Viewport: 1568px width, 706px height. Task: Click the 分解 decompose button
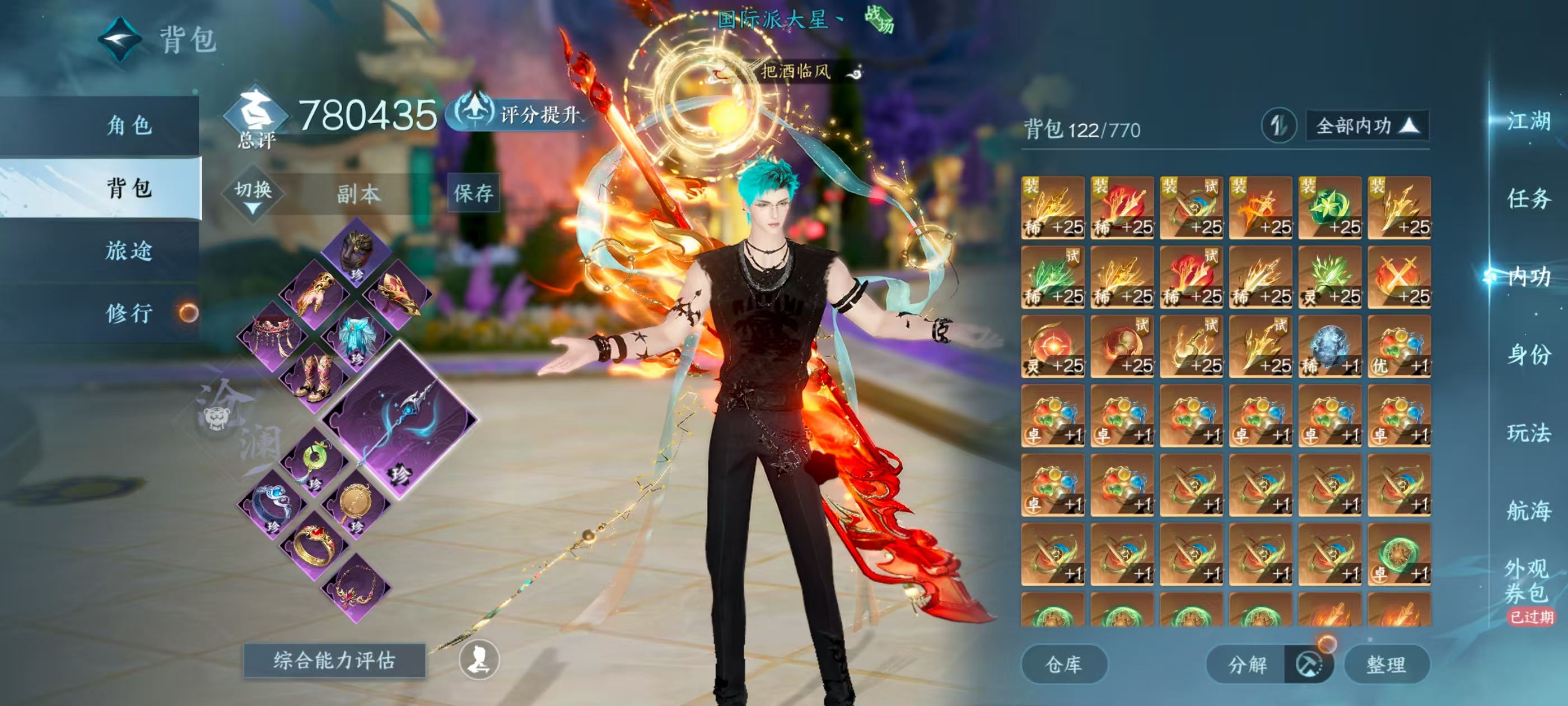click(1248, 664)
